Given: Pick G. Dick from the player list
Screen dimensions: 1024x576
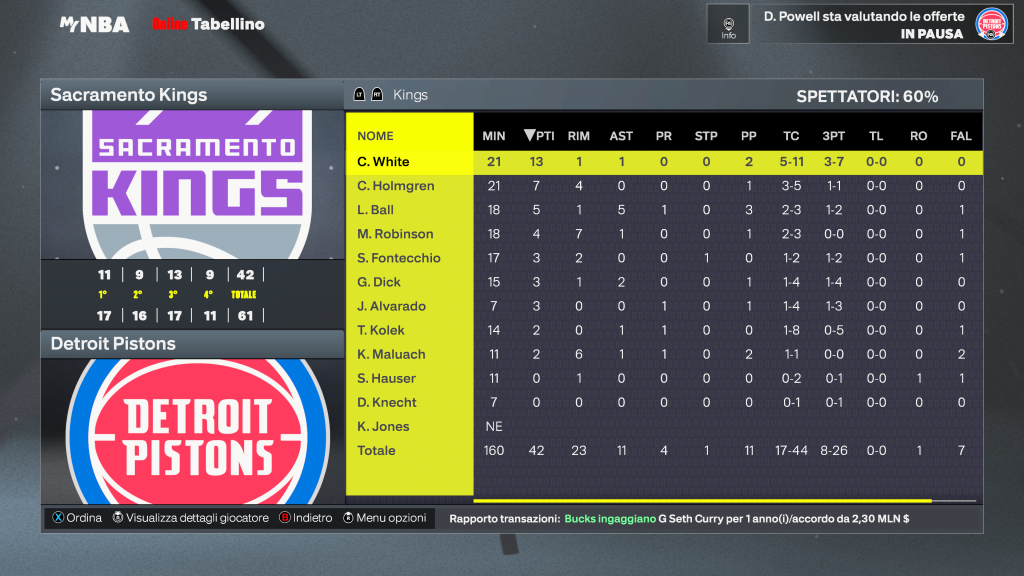Looking at the screenshot, I should pyautogui.click(x=379, y=282).
